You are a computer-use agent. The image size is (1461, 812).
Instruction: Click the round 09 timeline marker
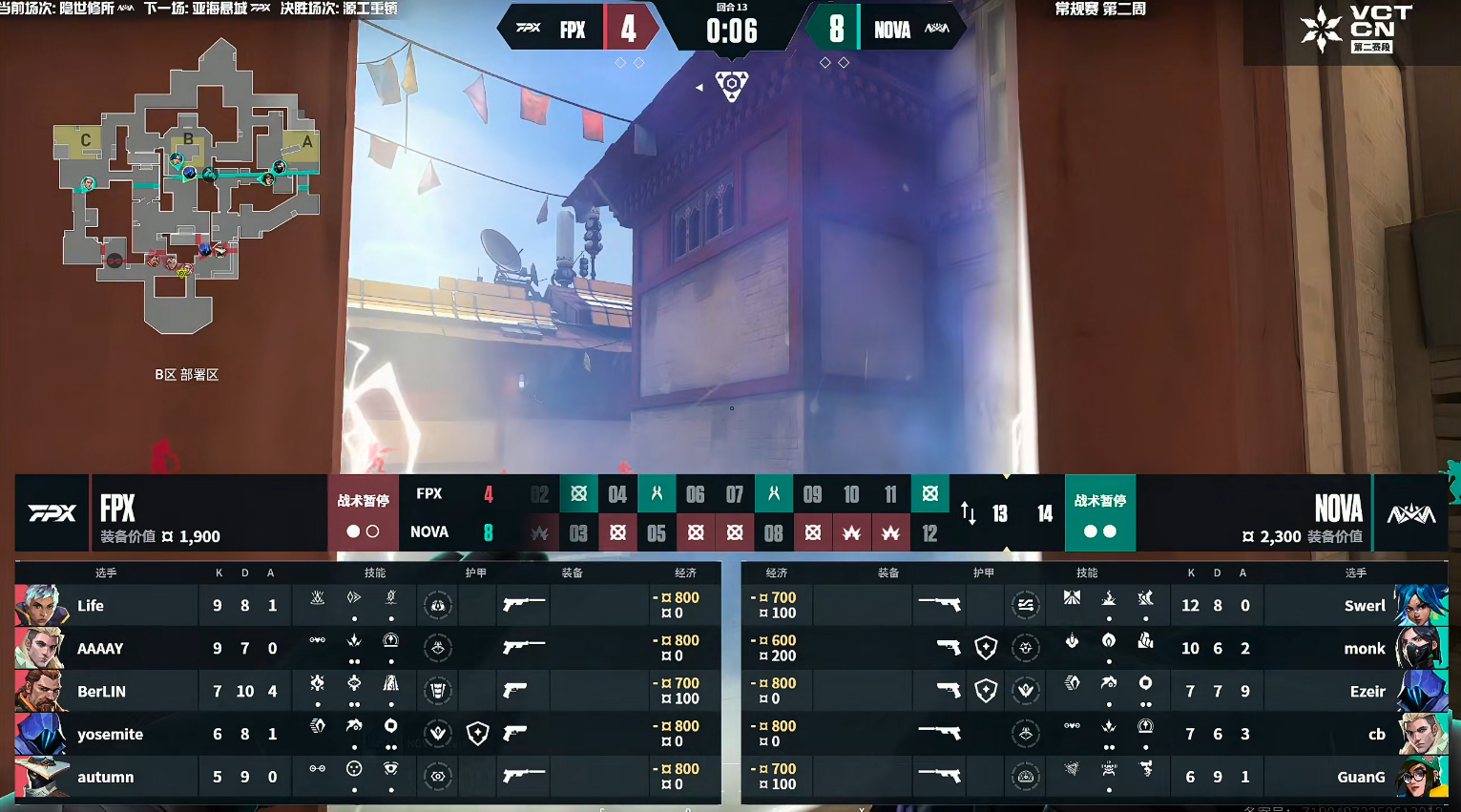(812, 494)
